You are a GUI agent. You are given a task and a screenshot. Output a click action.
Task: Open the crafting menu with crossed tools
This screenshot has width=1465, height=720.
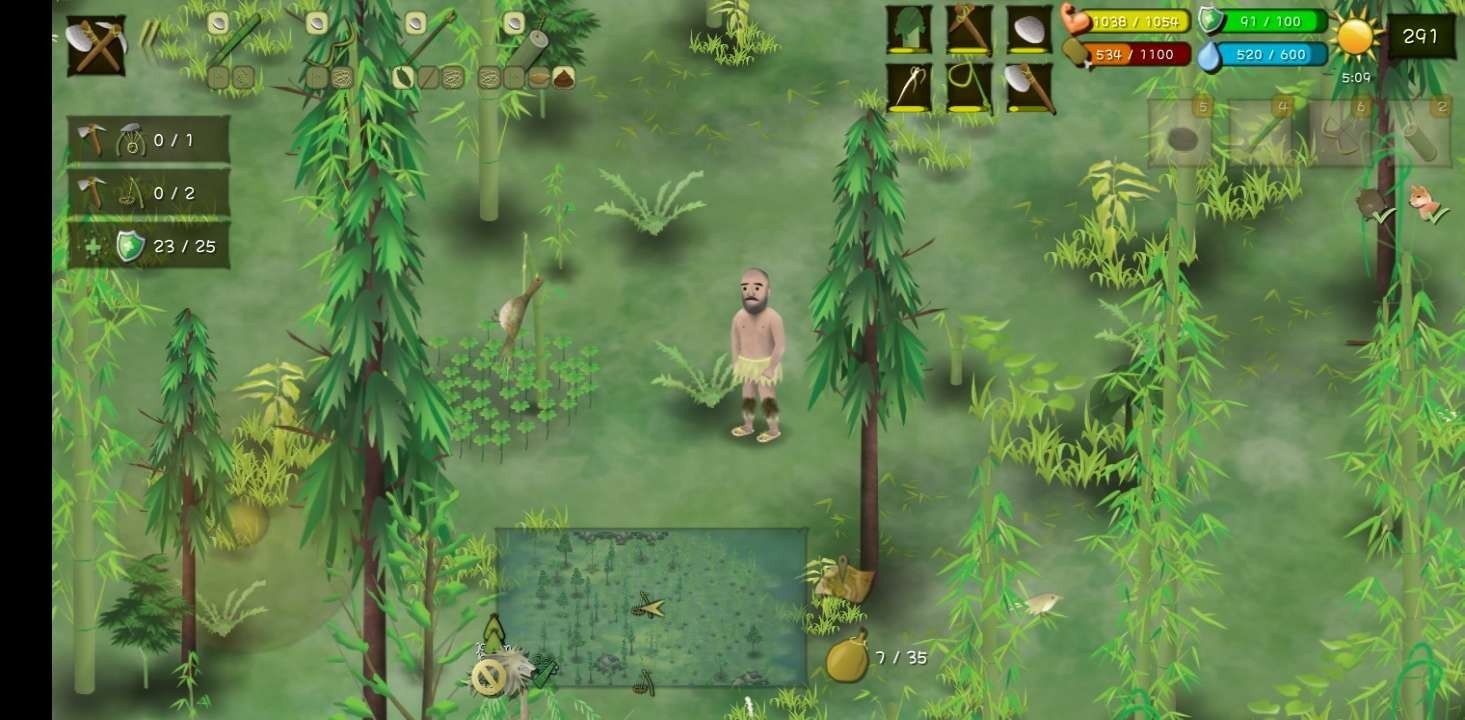click(x=95, y=45)
